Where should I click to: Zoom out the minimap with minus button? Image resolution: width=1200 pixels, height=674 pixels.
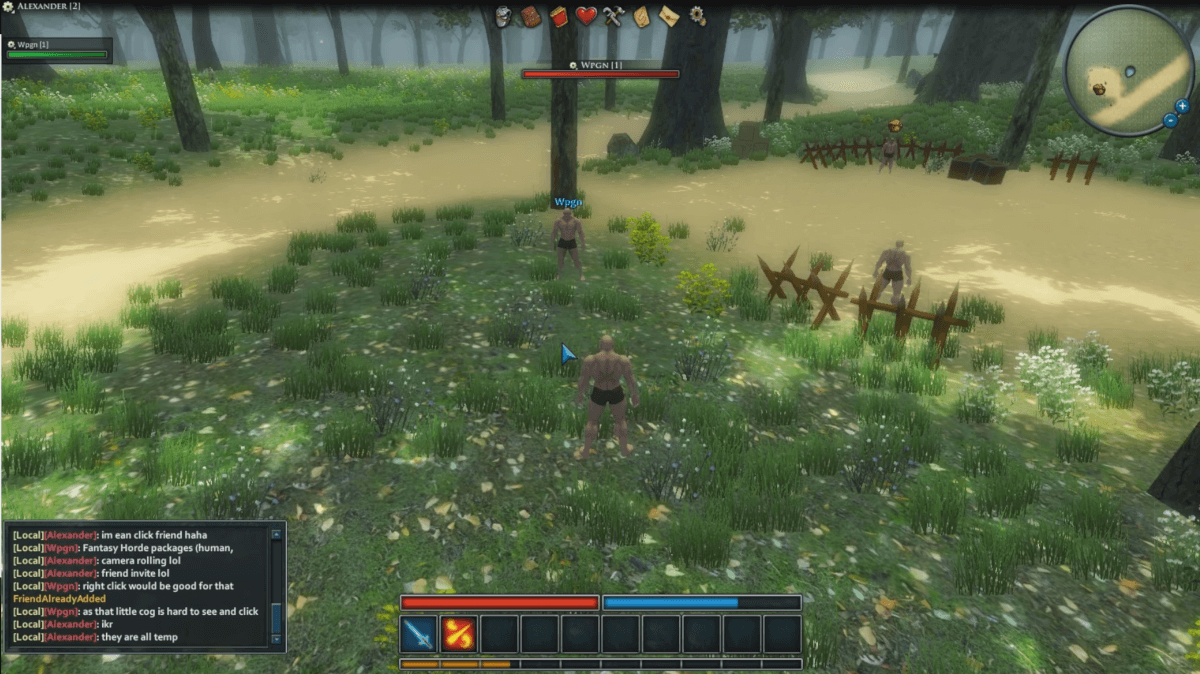(1170, 121)
